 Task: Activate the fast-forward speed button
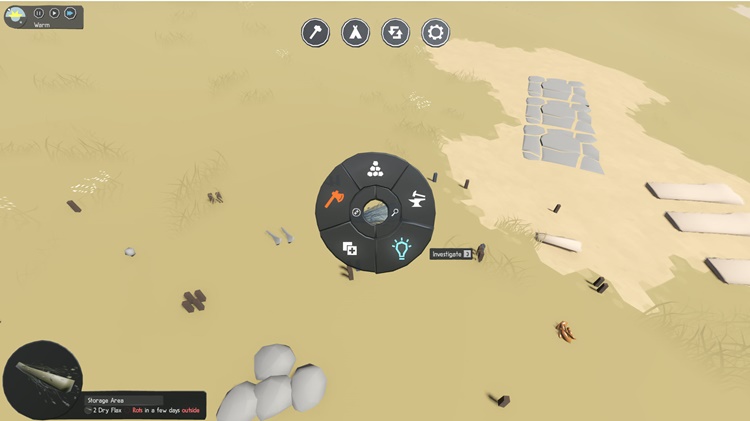[x=70, y=13]
